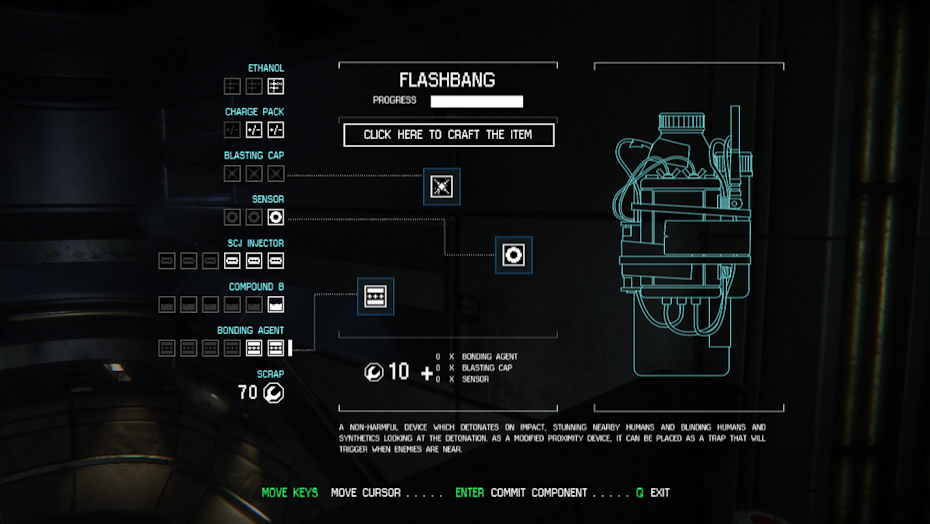Choose the highlighted Sensor inventory slot

pyautogui.click(x=276, y=217)
